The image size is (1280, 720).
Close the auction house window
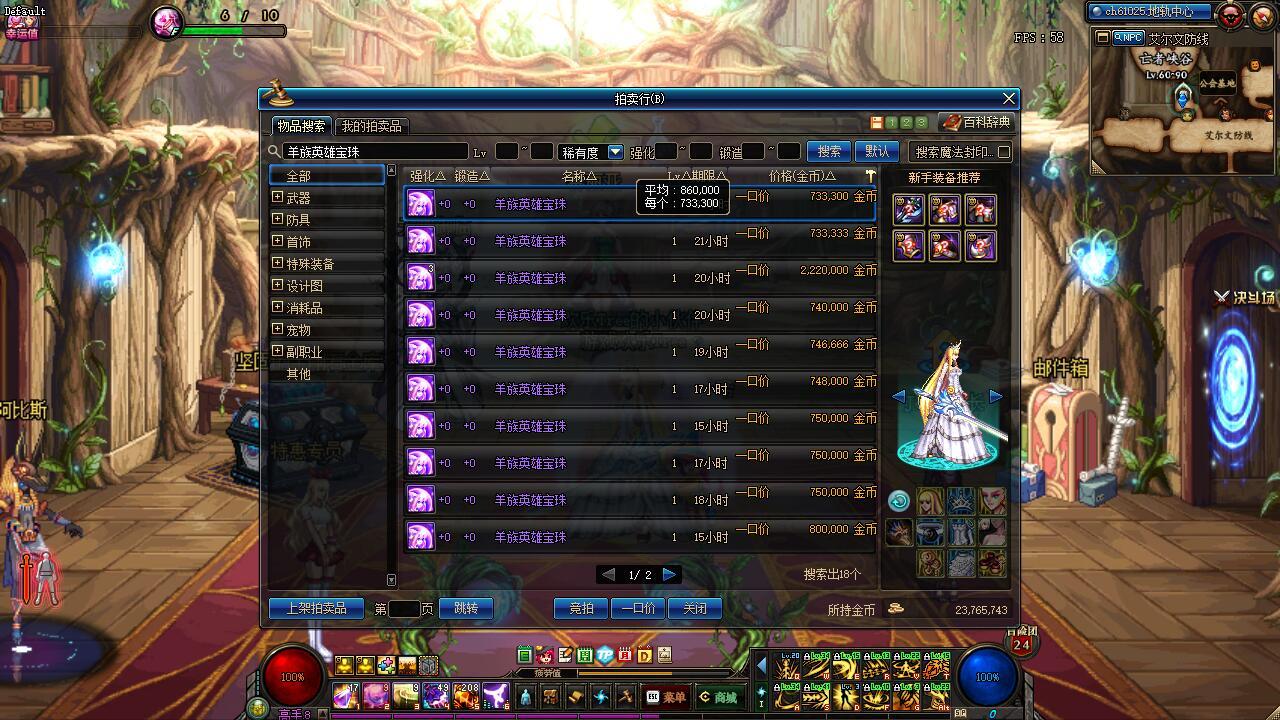[1009, 98]
